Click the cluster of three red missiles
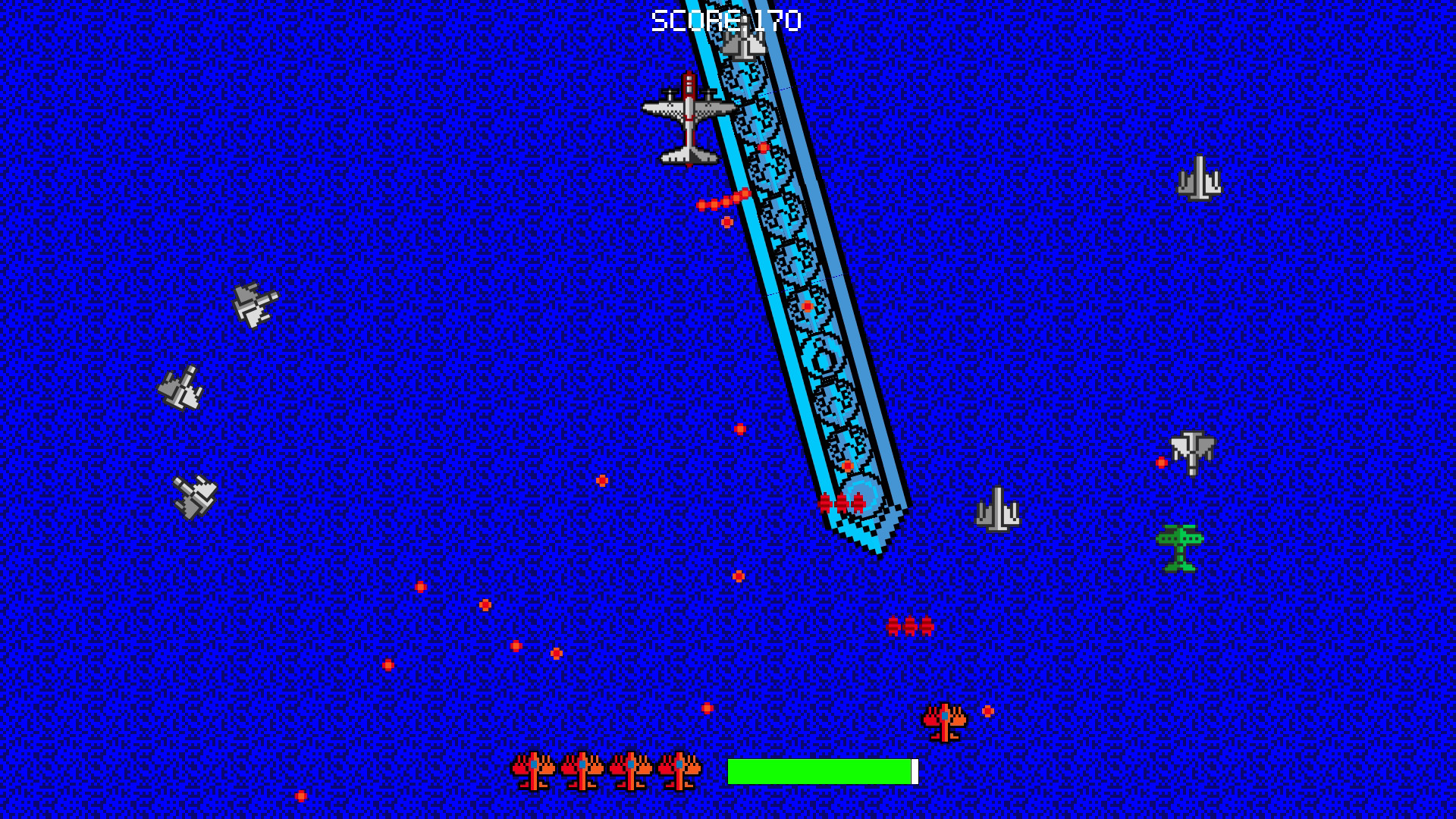Image resolution: width=1456 pixels, height=819 pixels. pos(910,624)
